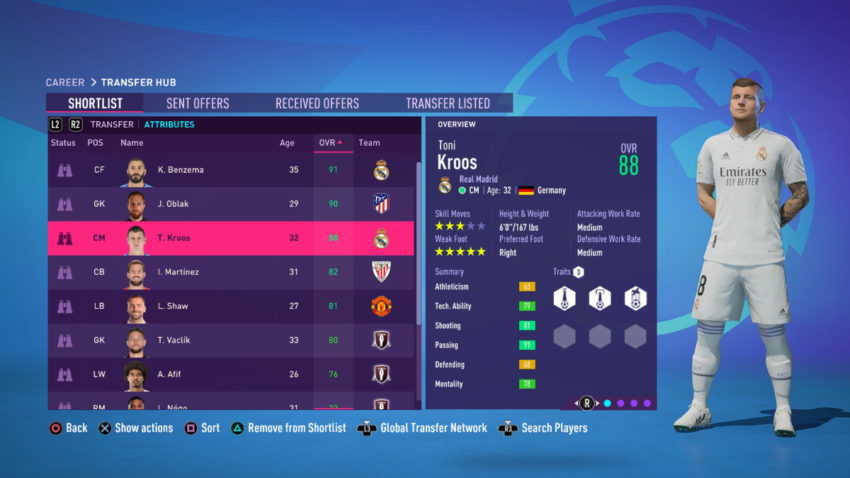Highlight the T. Kroos row

231,238
